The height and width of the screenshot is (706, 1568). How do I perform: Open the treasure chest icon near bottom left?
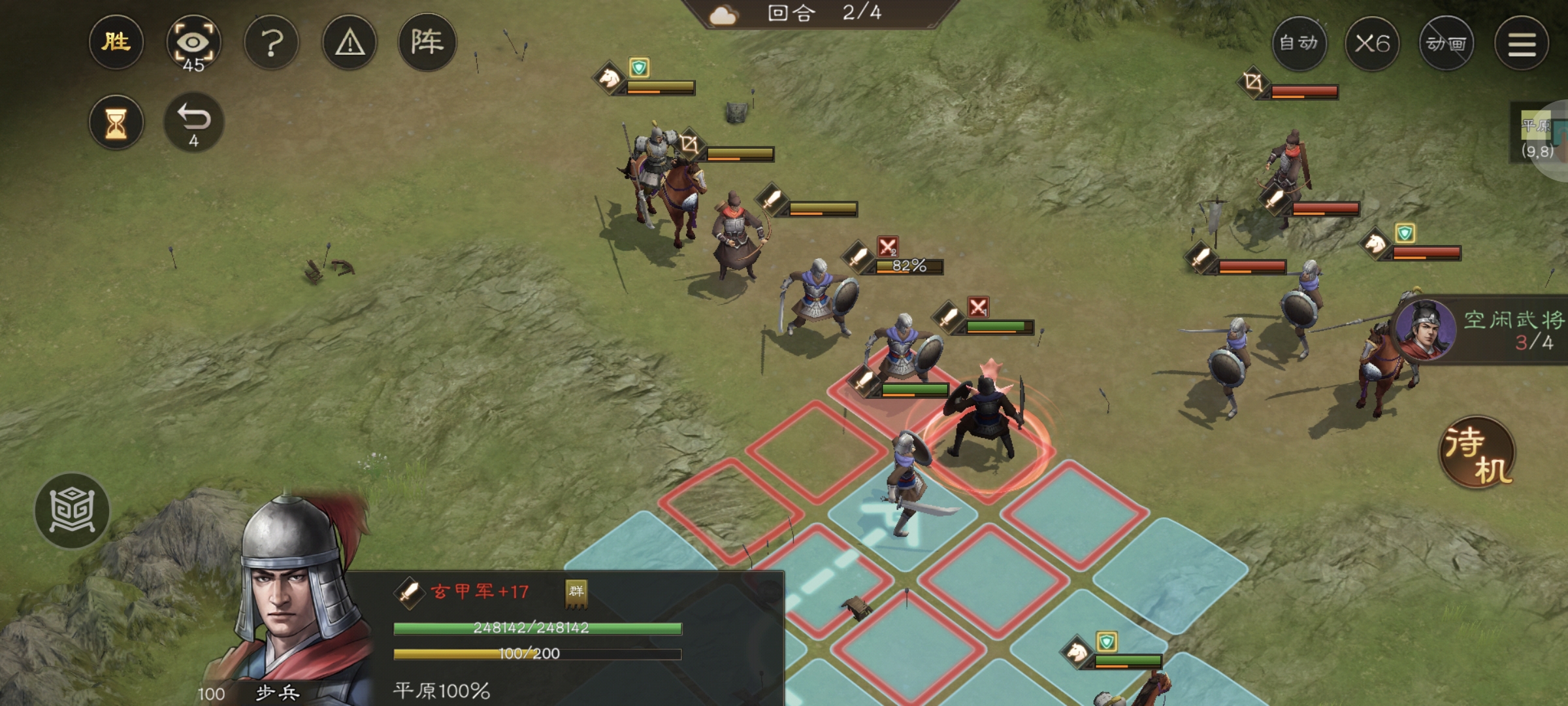[73, 512]
